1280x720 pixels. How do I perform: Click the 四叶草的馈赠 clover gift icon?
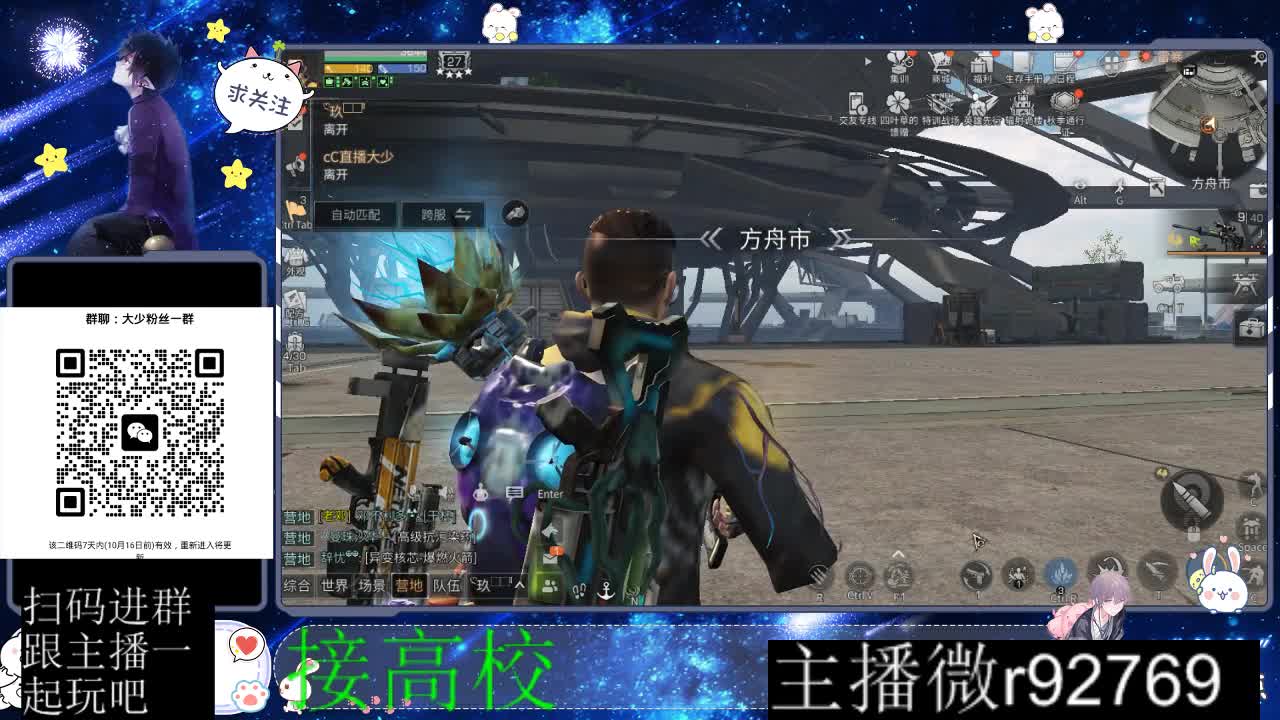[x=897, y=104]
